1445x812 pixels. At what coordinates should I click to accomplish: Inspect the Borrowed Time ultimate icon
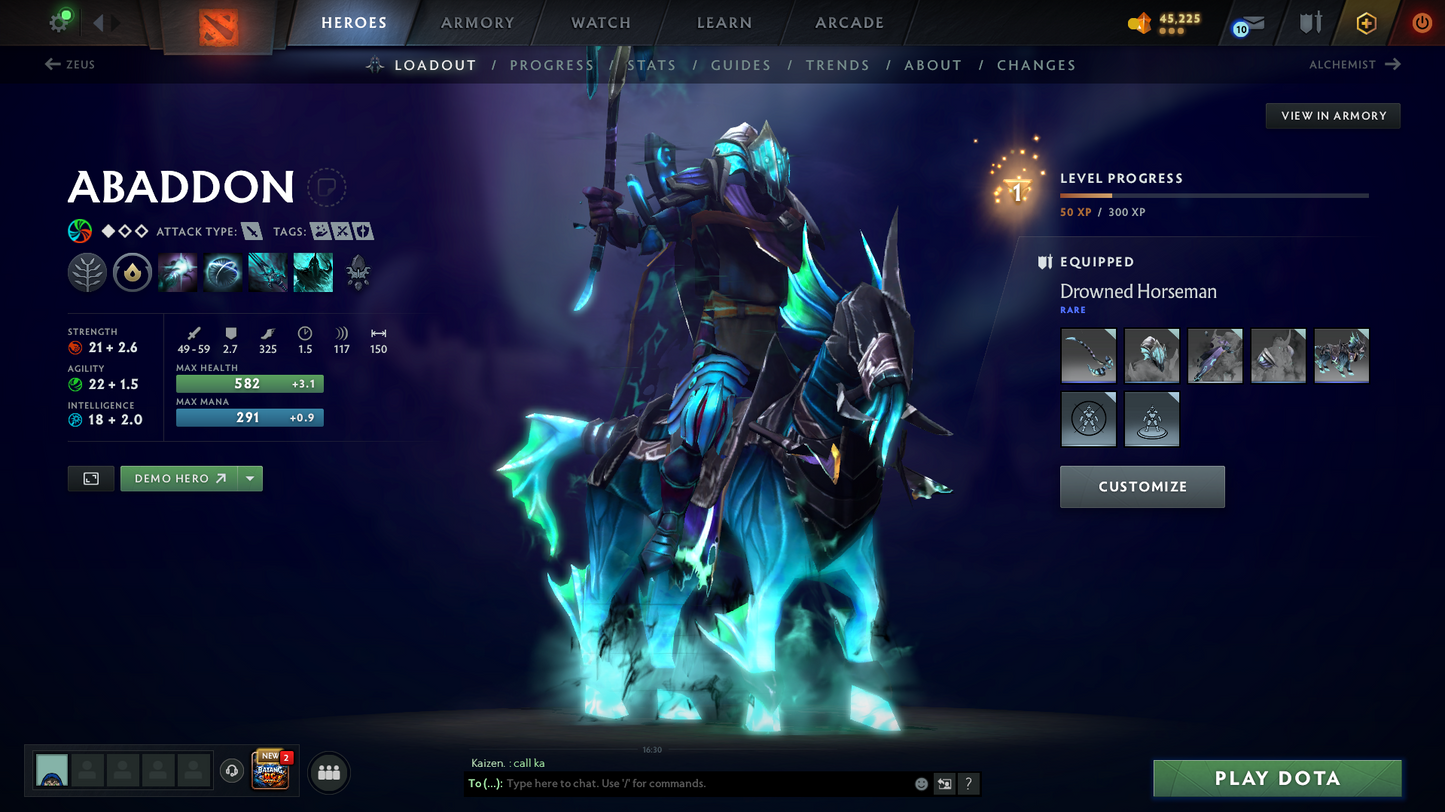[313, 272]
